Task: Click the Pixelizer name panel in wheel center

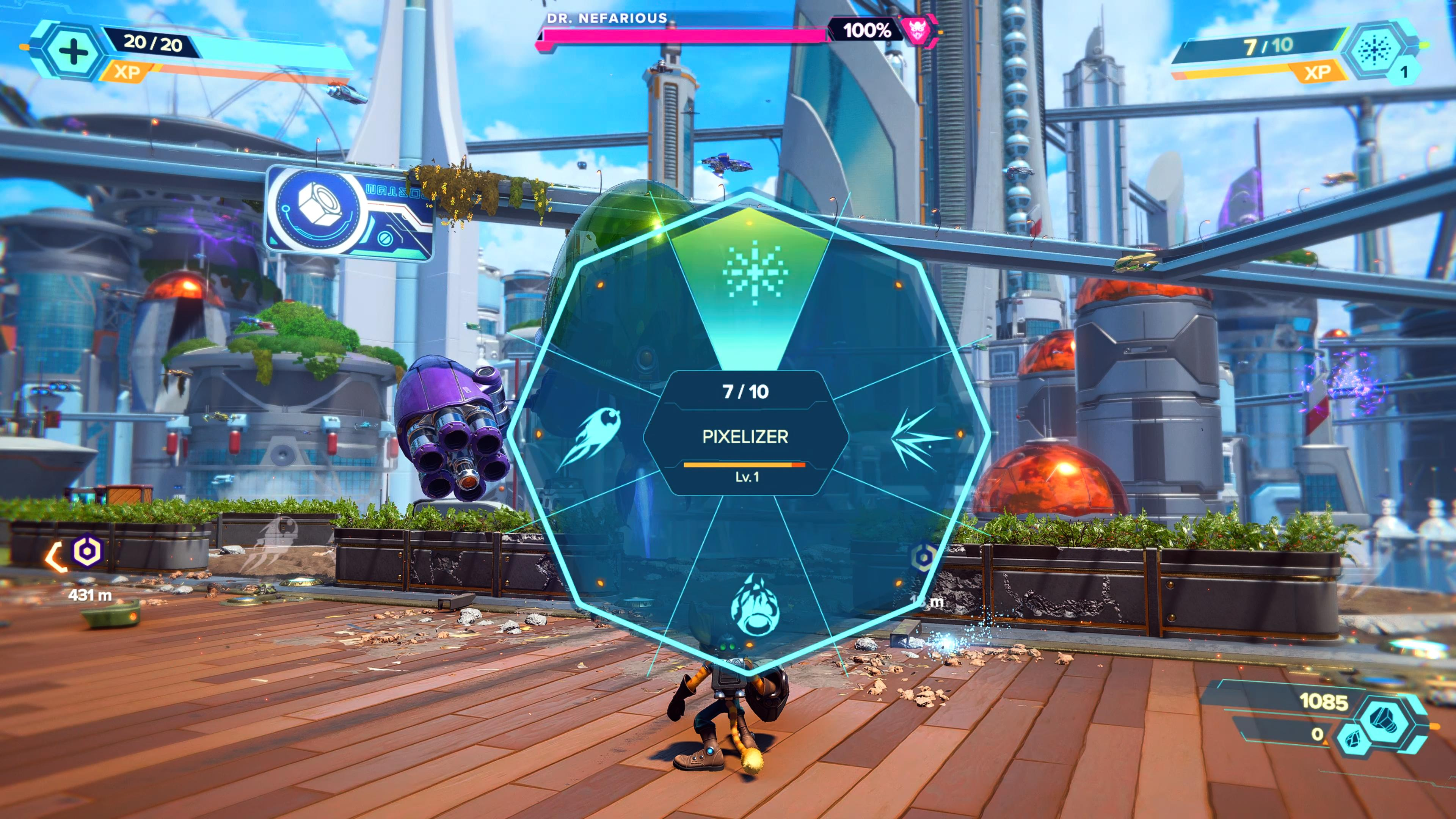Action: pos(745,436)
